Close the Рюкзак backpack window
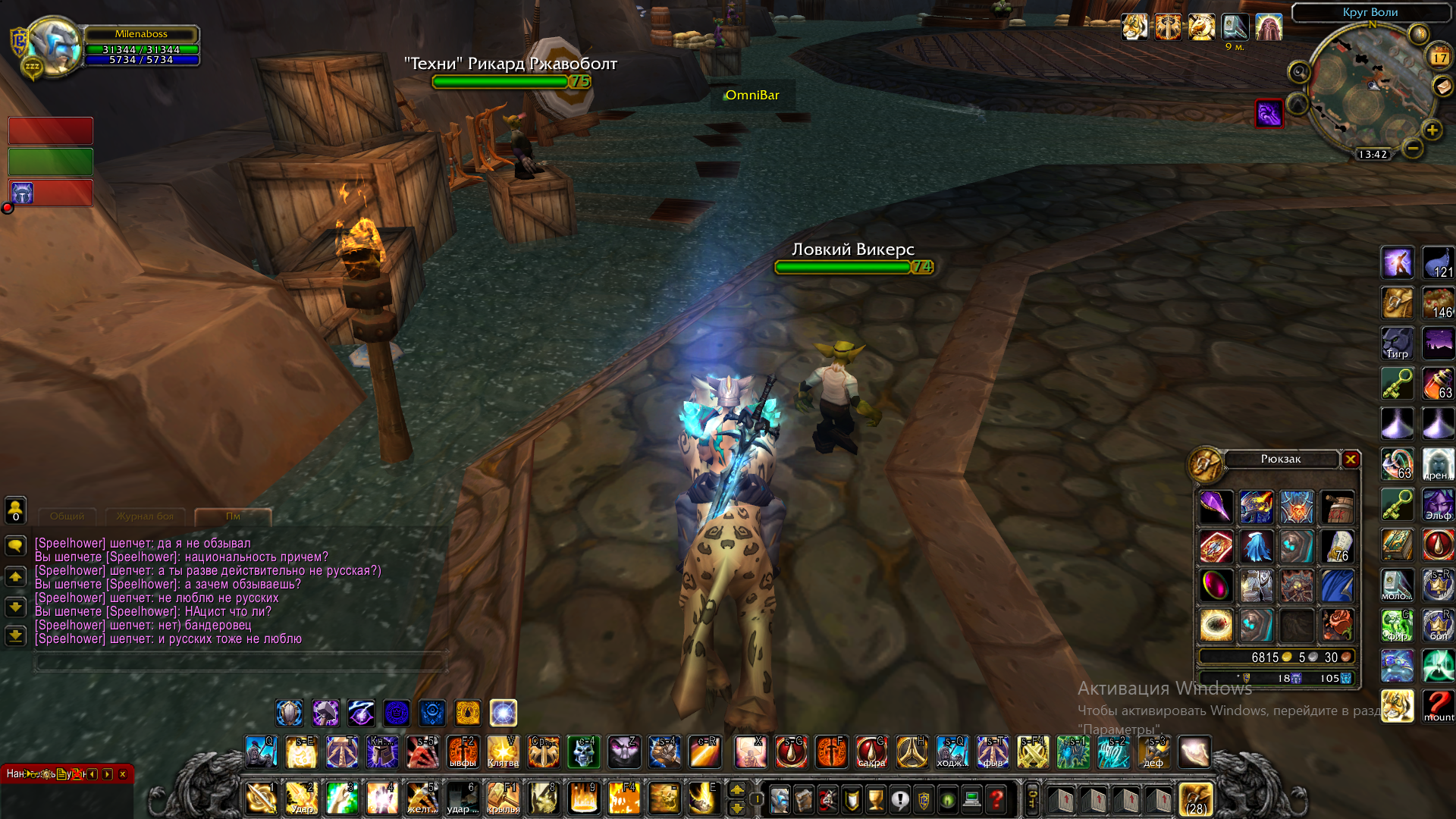1456x819 pixels. [1351, 460]
